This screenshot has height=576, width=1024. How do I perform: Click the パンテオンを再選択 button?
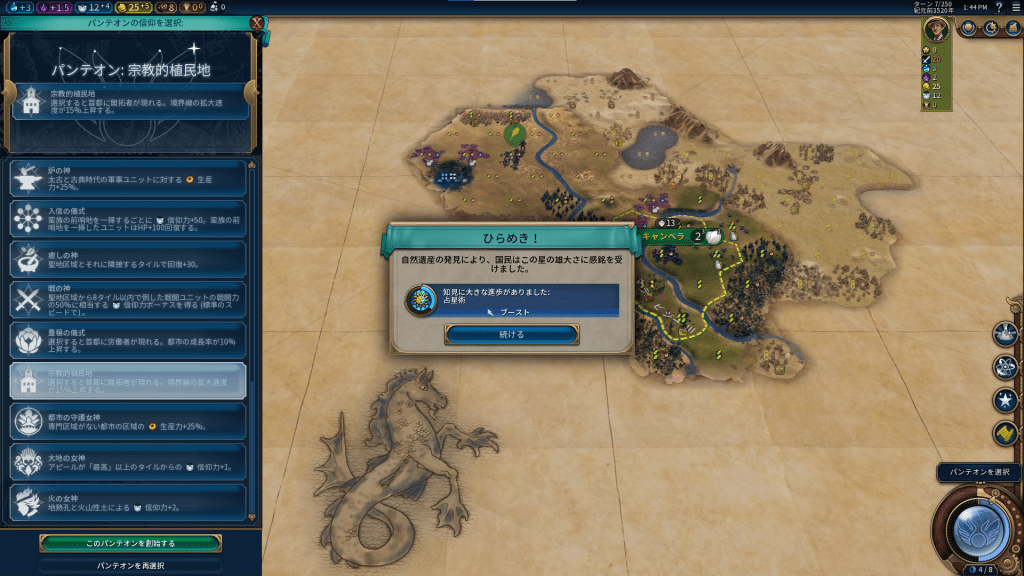[130, 565]
